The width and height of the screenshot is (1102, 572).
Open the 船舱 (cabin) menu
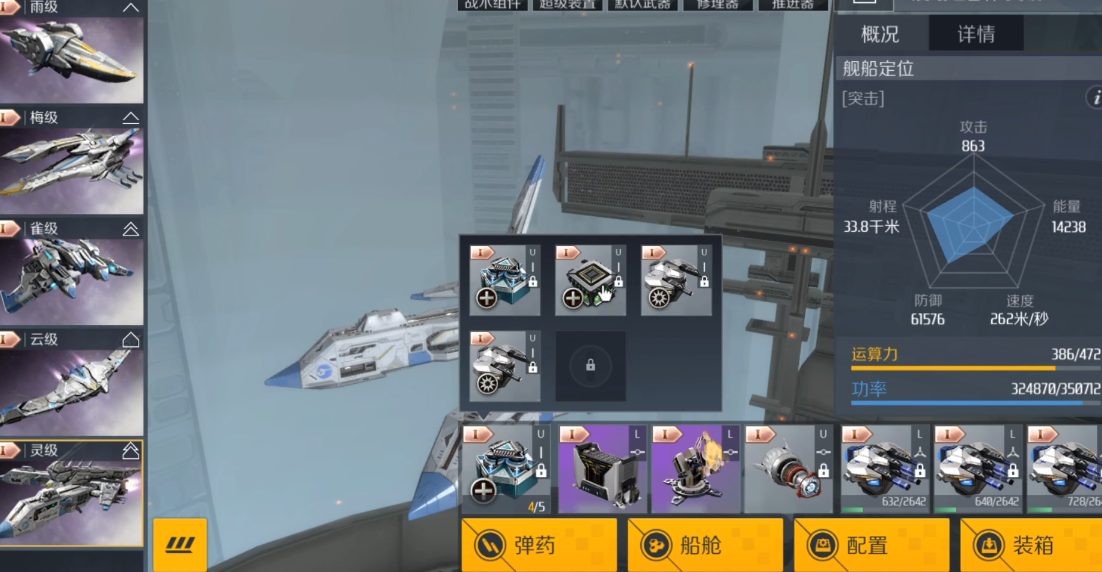point(705,545)
